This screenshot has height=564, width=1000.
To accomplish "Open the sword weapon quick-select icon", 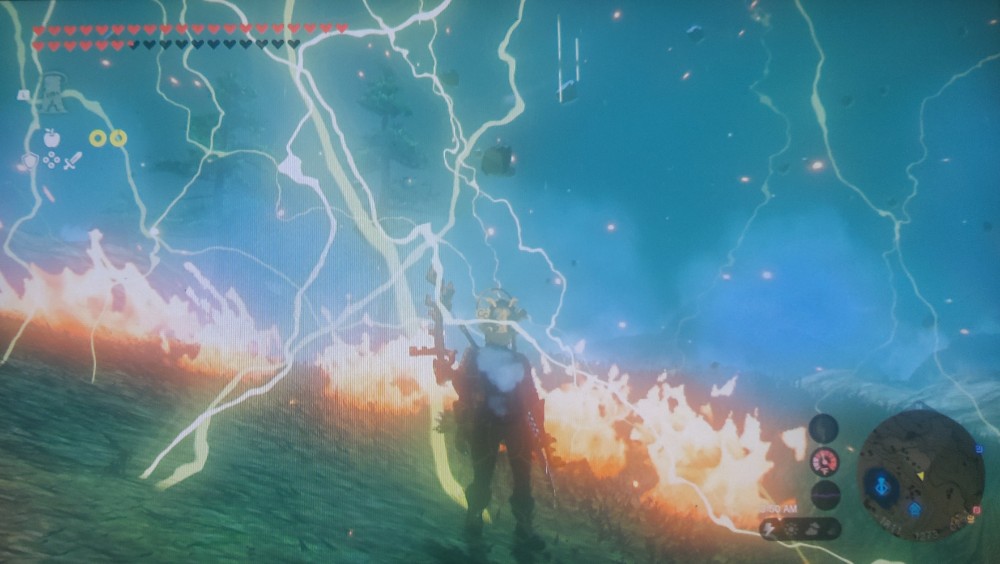I will point(73,160).
